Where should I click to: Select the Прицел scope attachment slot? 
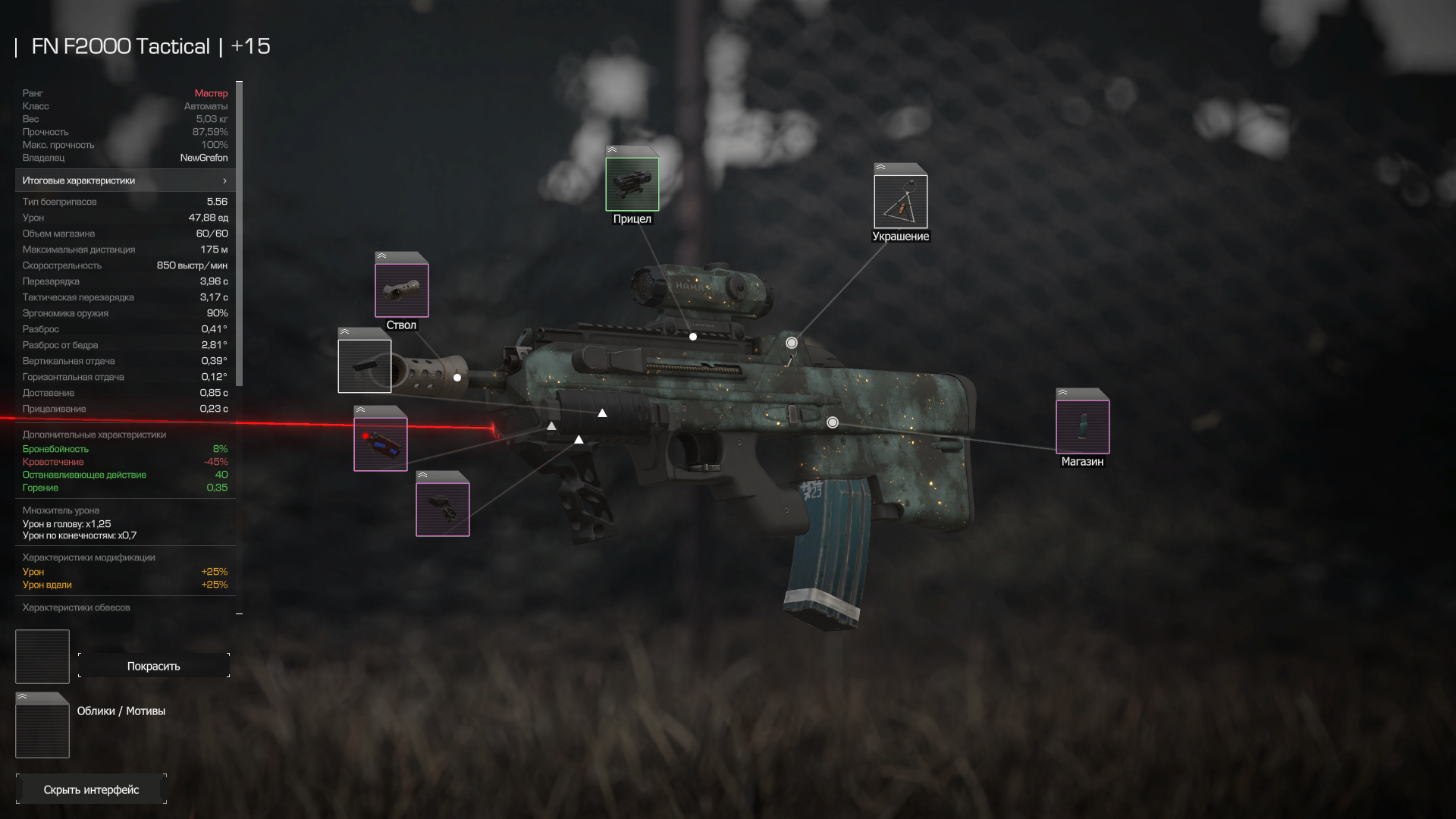click(632, 184)
